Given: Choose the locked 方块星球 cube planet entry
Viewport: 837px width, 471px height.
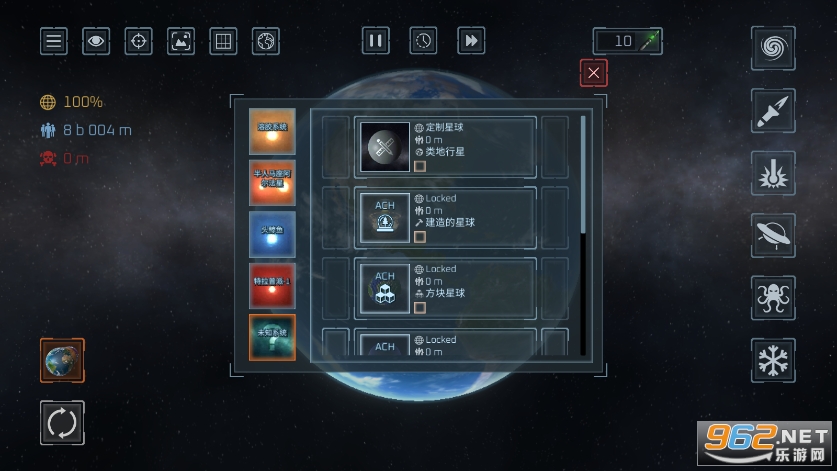Looking at the screenshot, I should (446, 289).
